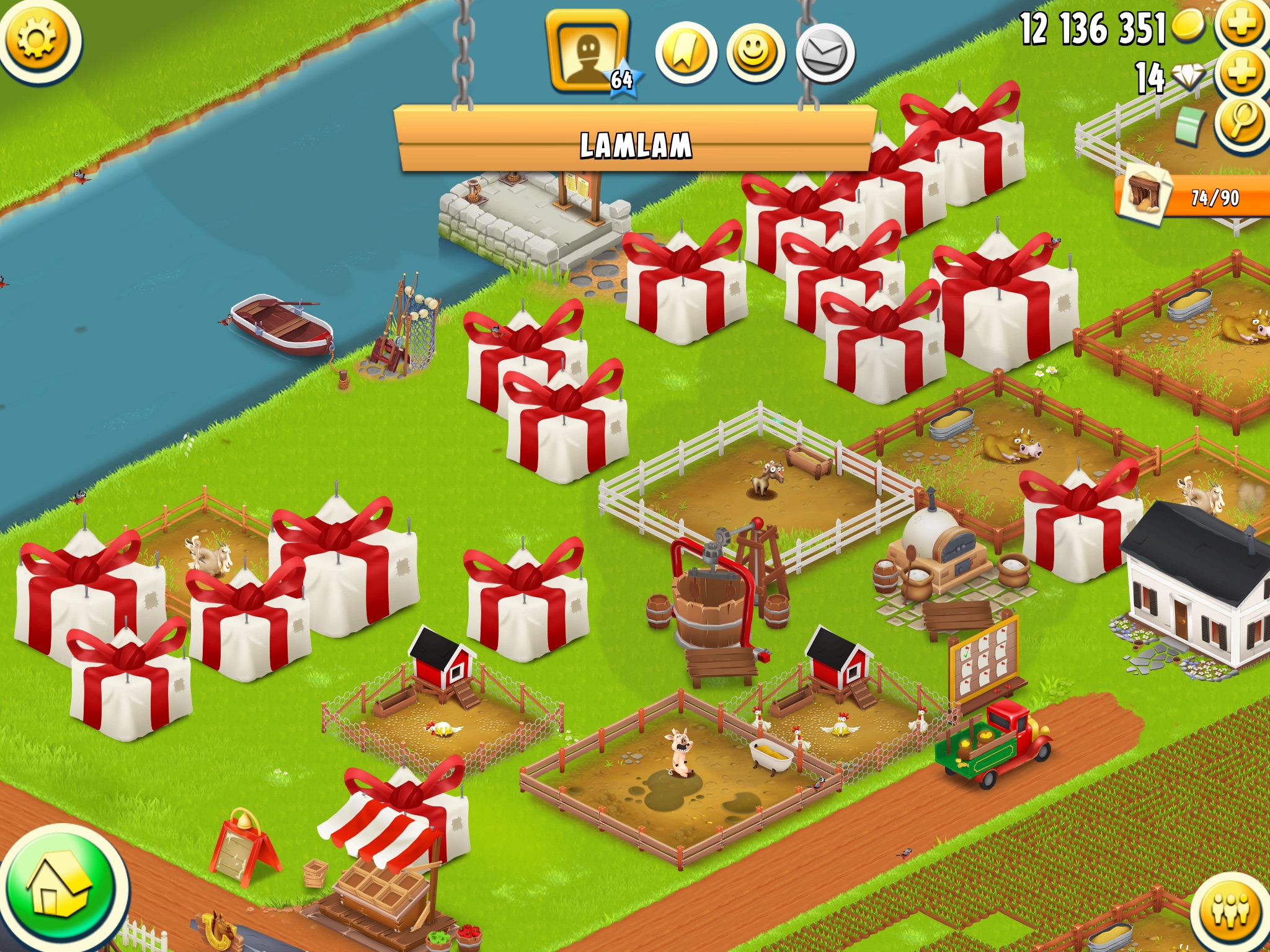1270x952 pixels.
Task: Open the smiley face like button
Action: (755, 53)
